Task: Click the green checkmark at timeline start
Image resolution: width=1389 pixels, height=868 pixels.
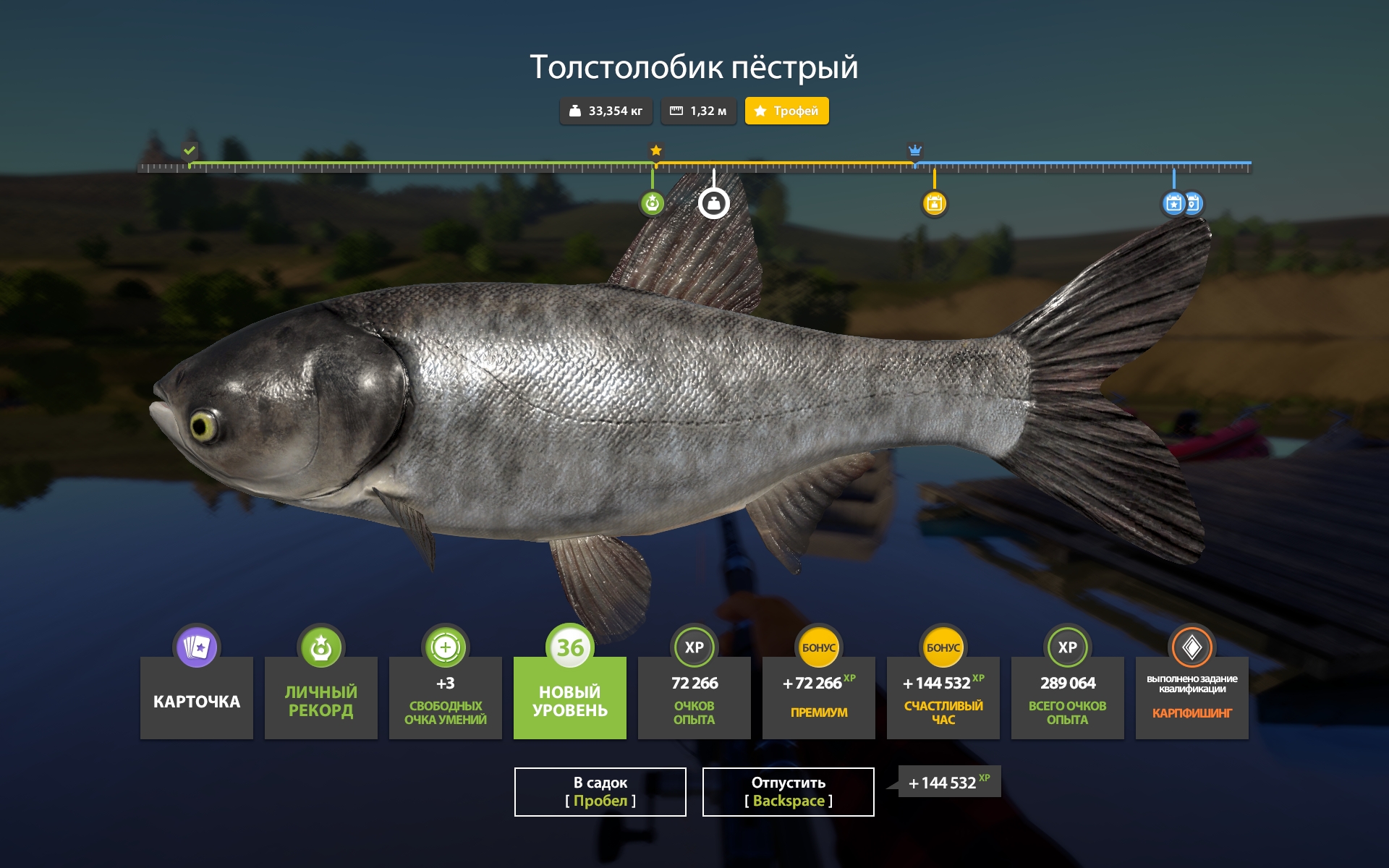Action: 189,152
